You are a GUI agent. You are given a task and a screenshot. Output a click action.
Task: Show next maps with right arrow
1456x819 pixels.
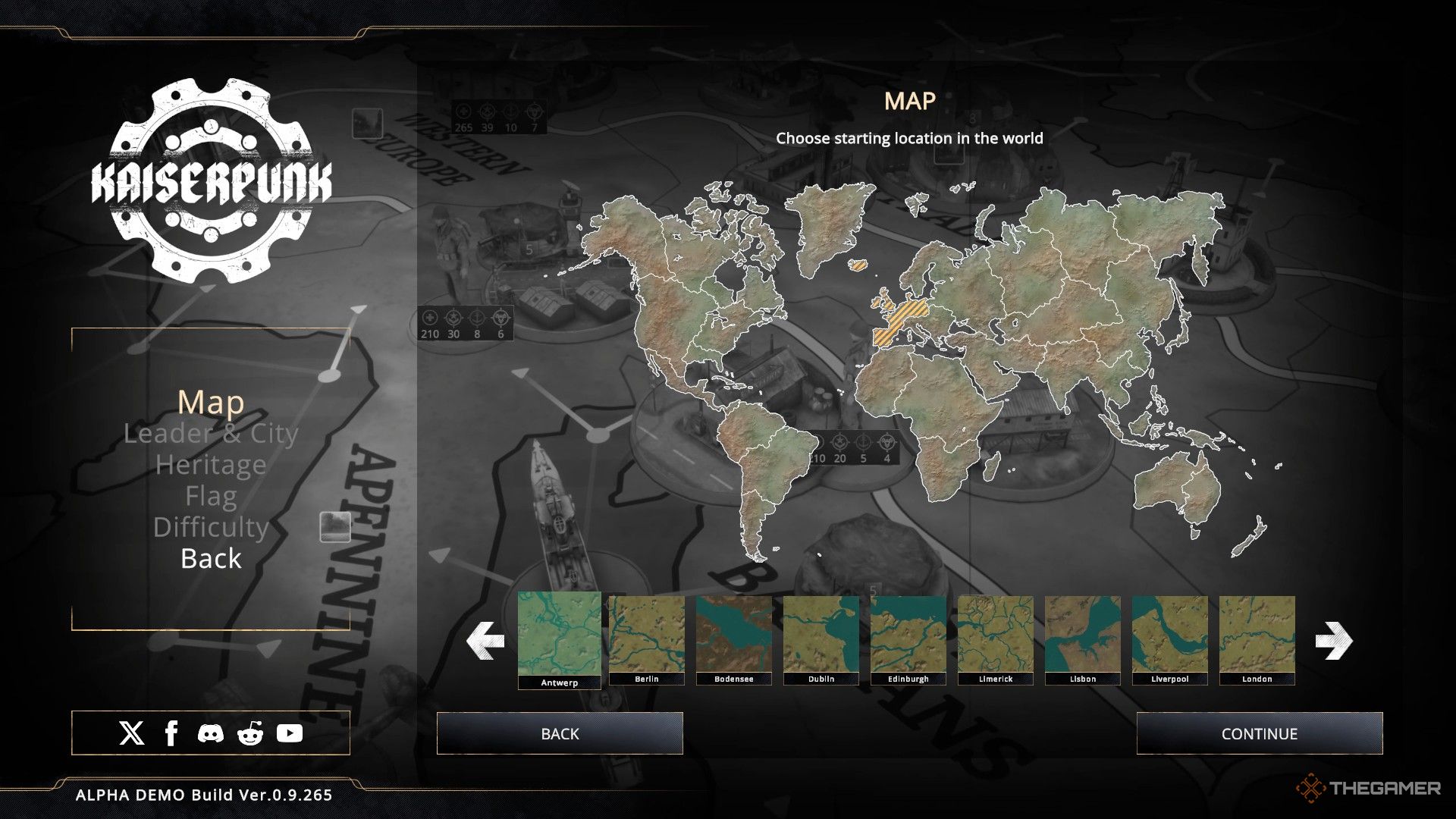pos(1333,641)
